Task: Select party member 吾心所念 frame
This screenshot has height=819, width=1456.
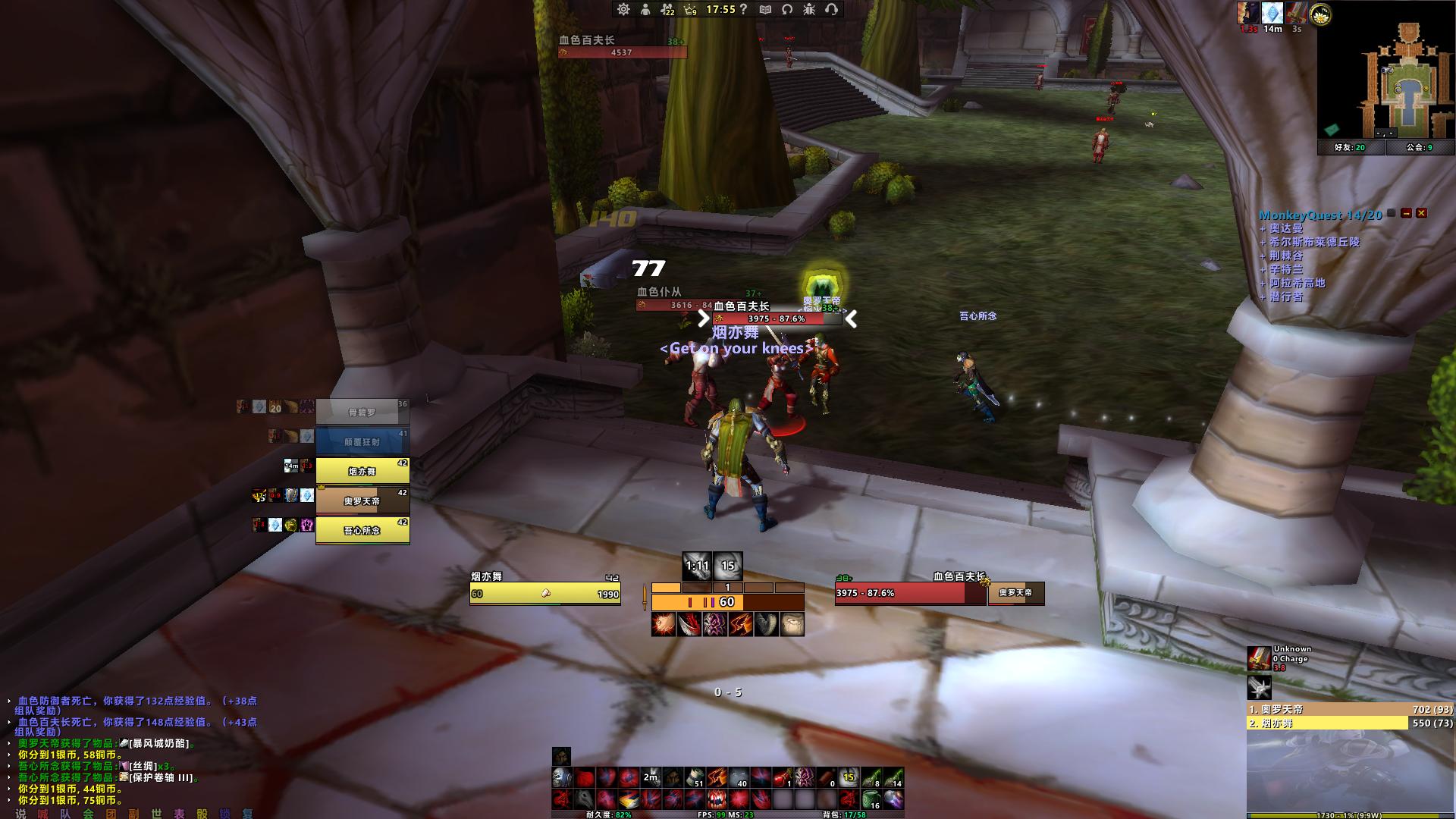Action: (362, 530)
